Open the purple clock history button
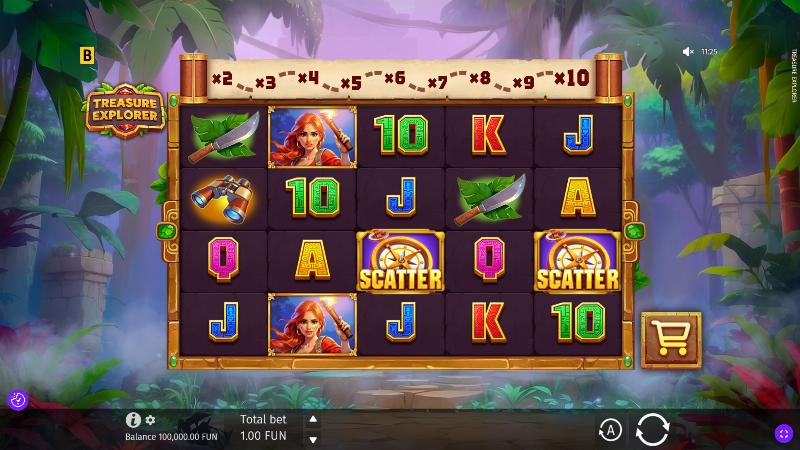 17,401
